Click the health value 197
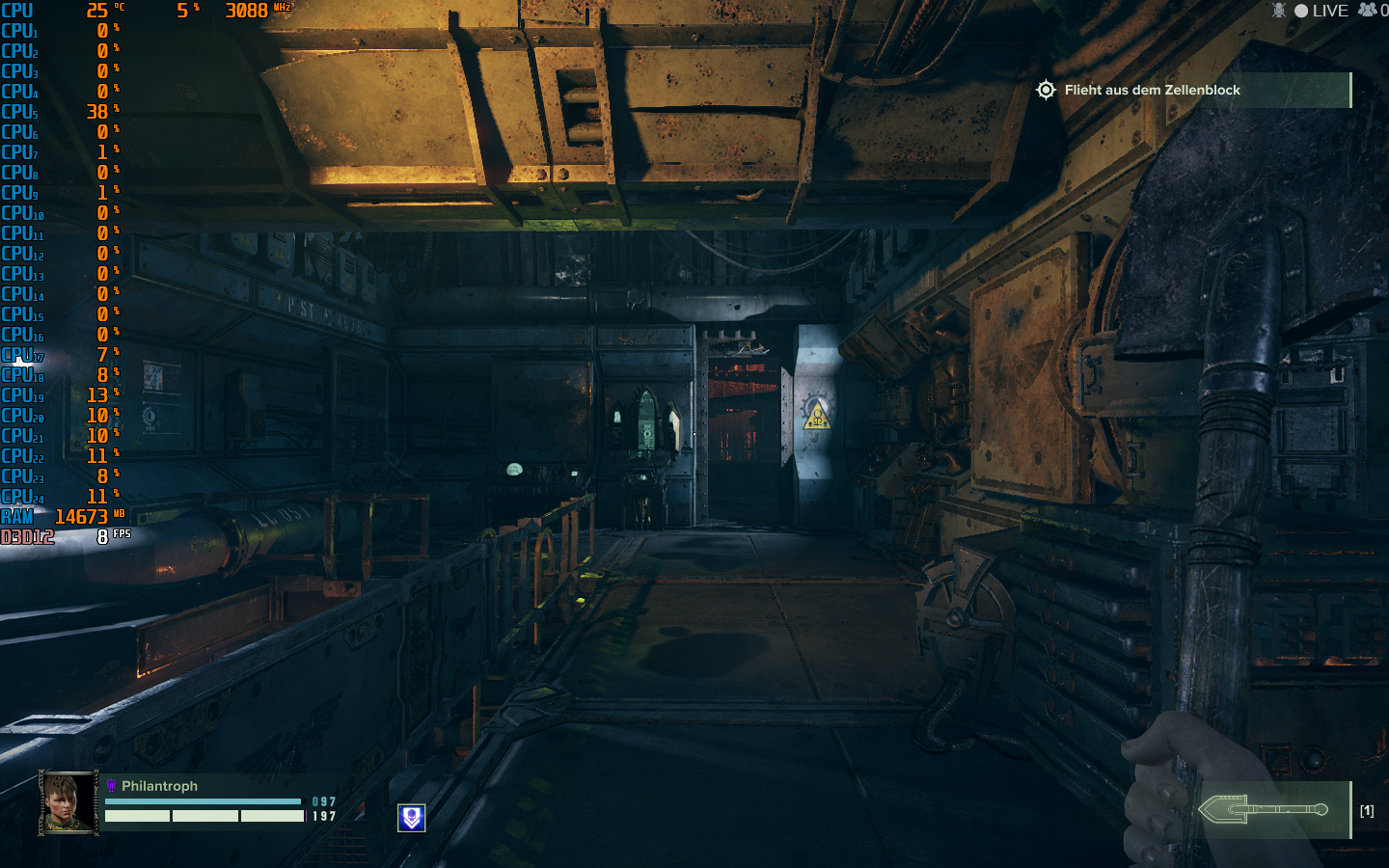The width and height of the screenshot is (1389, 868). click(325, 817)
